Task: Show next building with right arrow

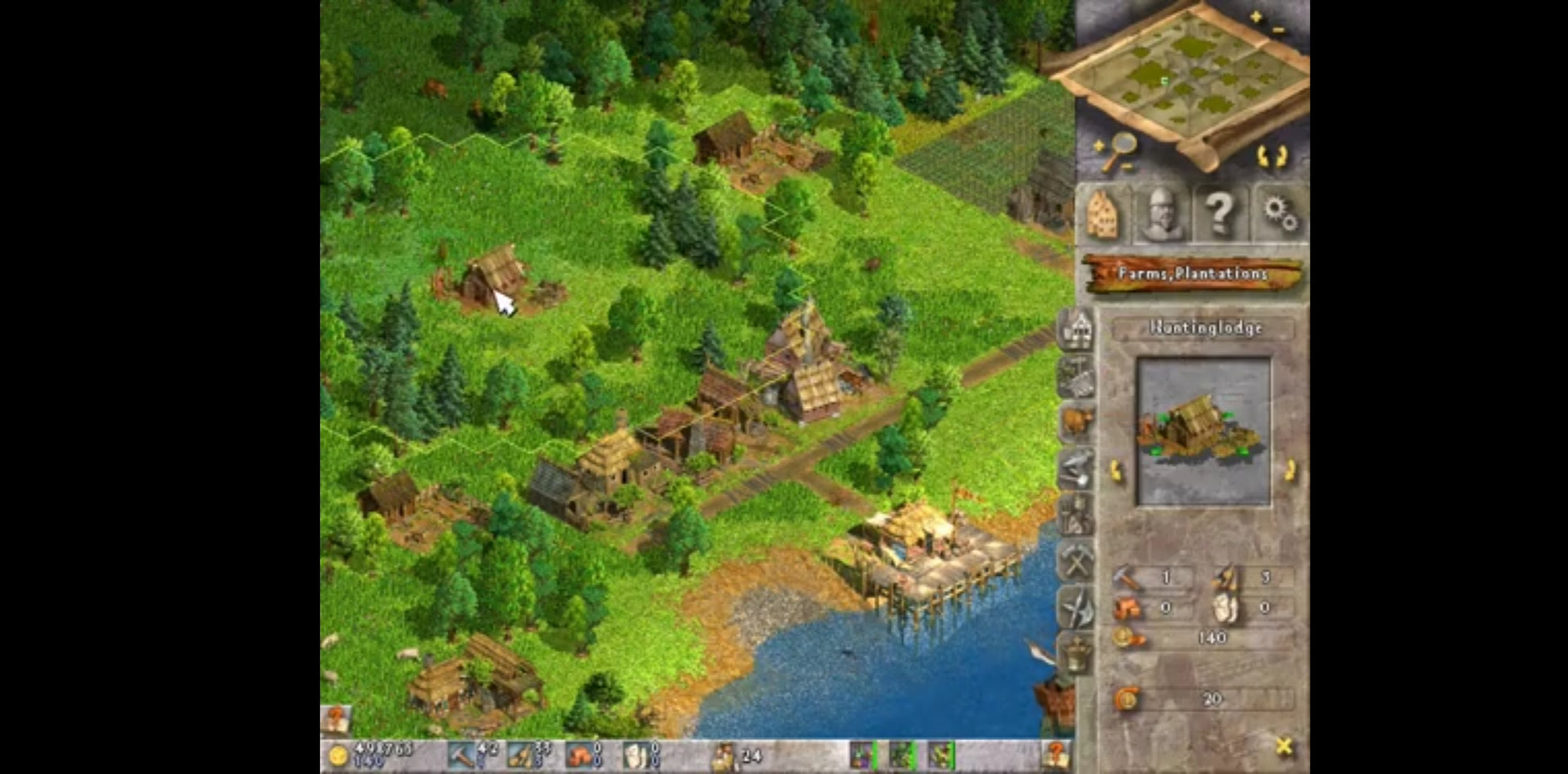Action: [x=1289, y=470]
